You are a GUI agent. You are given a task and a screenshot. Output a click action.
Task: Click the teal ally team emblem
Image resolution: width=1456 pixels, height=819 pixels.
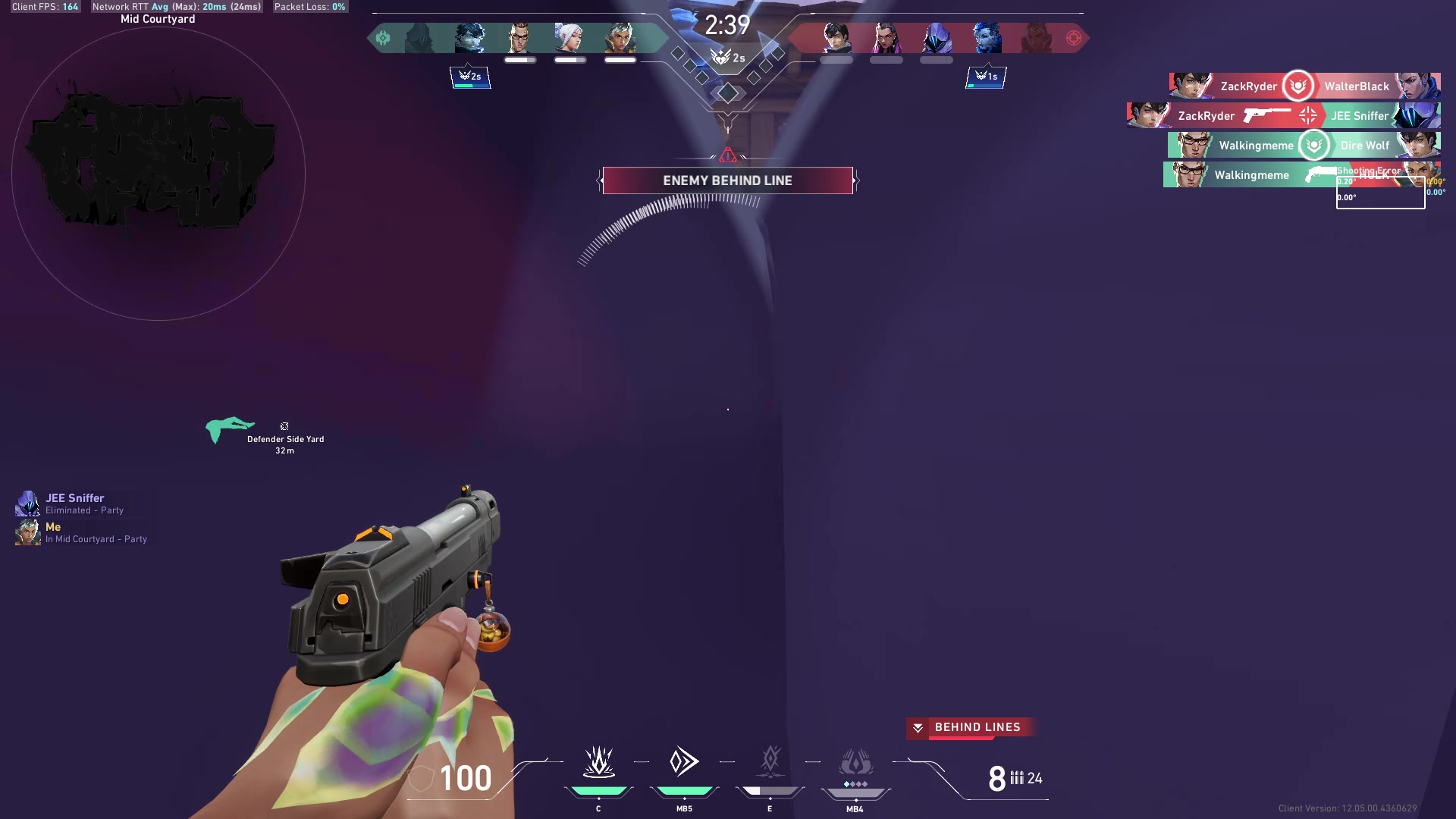tap(383, 38)
